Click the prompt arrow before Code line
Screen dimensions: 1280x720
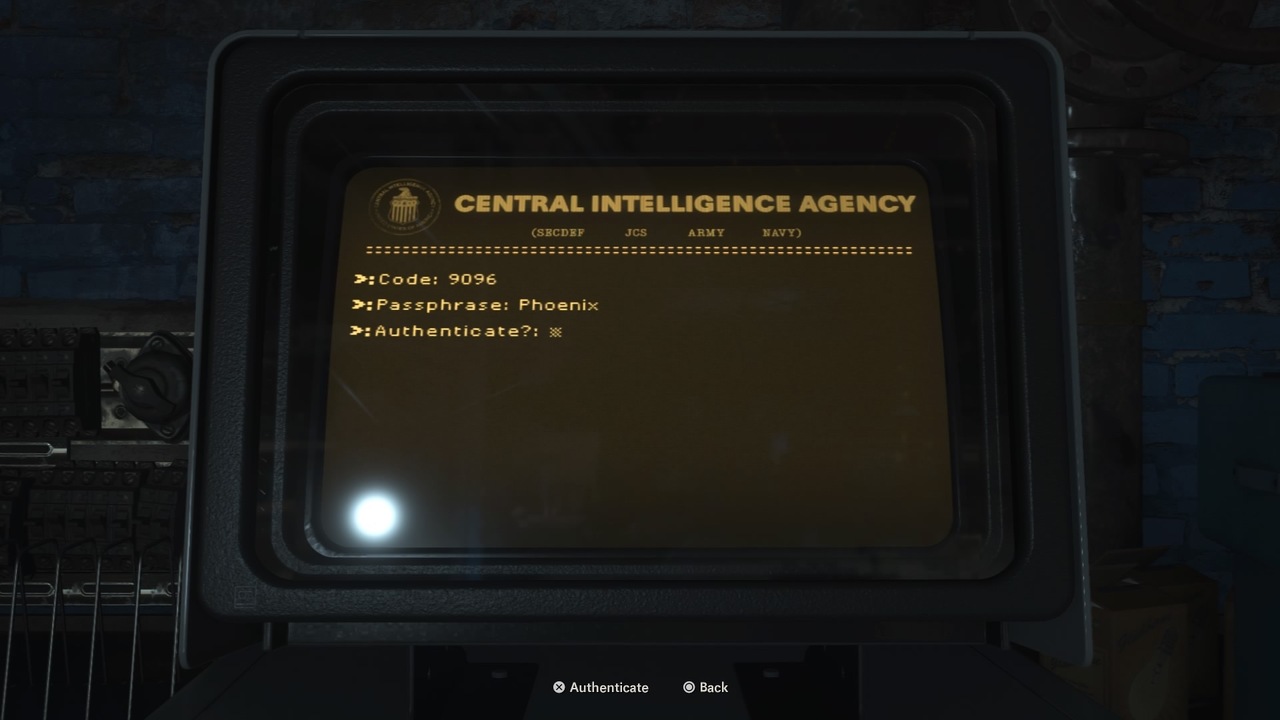coord(362,279)
